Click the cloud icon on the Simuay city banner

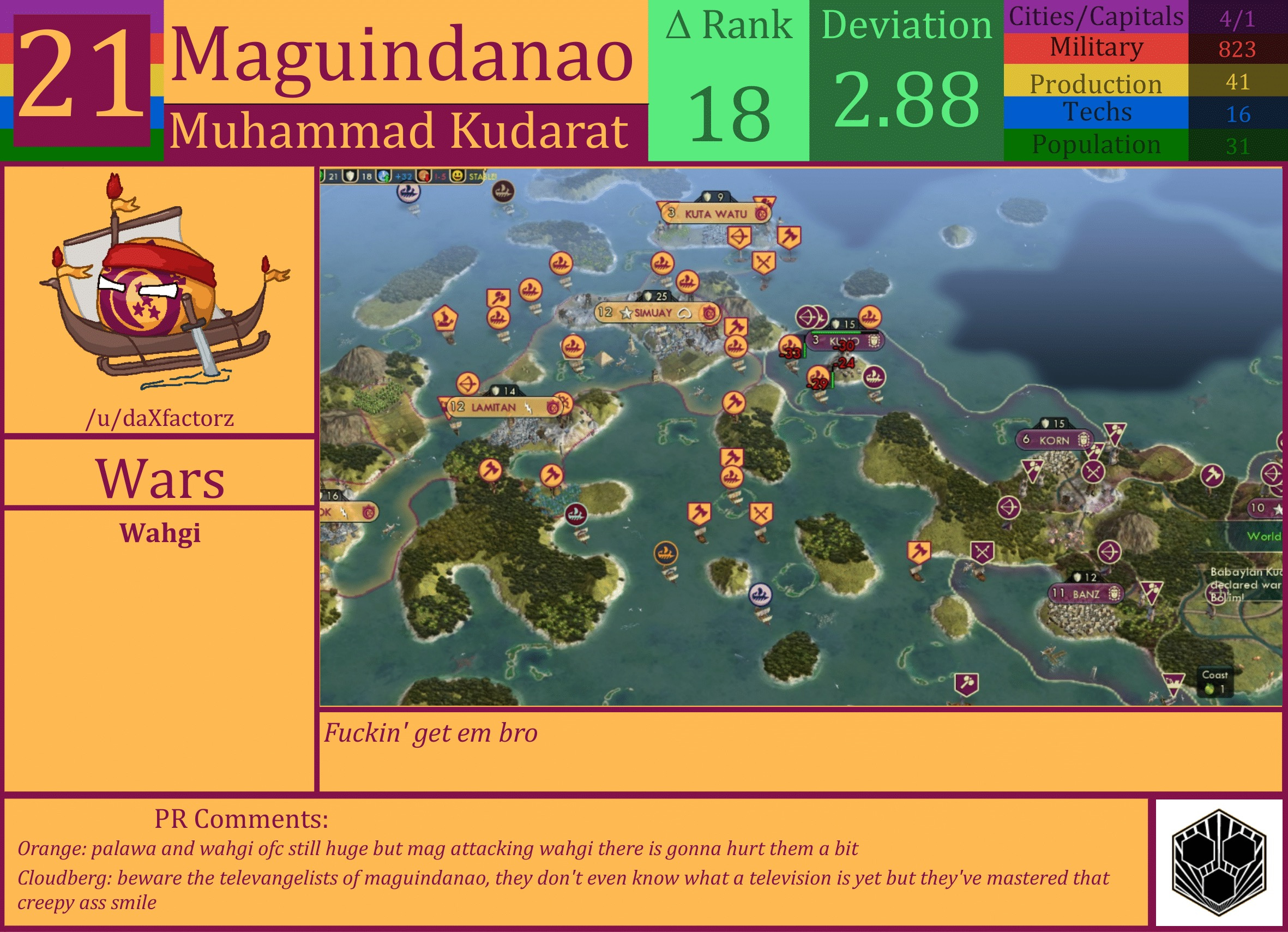[x=685, y=314]
